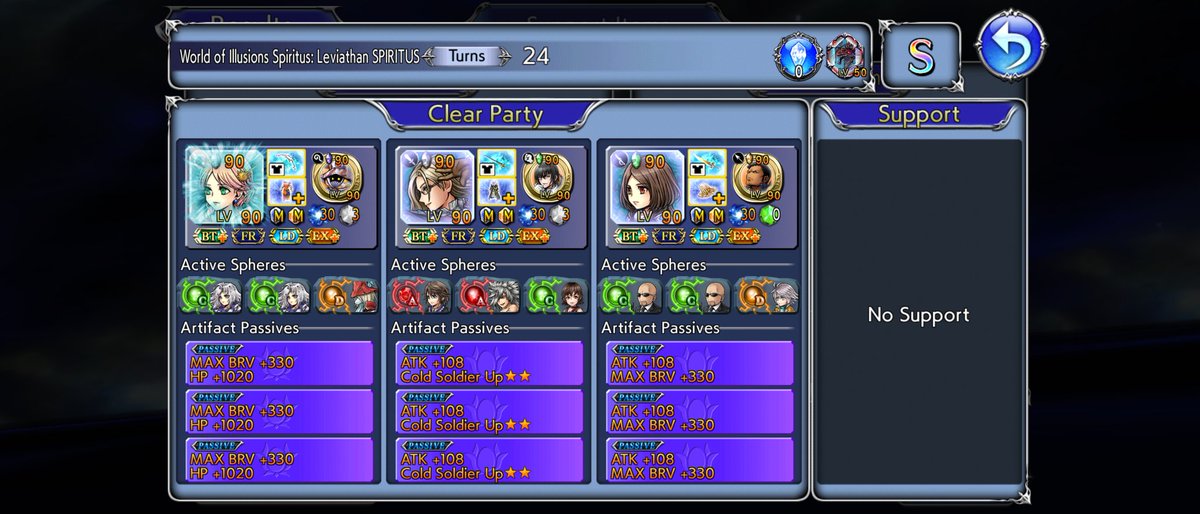The width and height of the screenshot is (1200, 514).
Task: Inspect the one-eyed creature call icon
Action: [340, 178]
